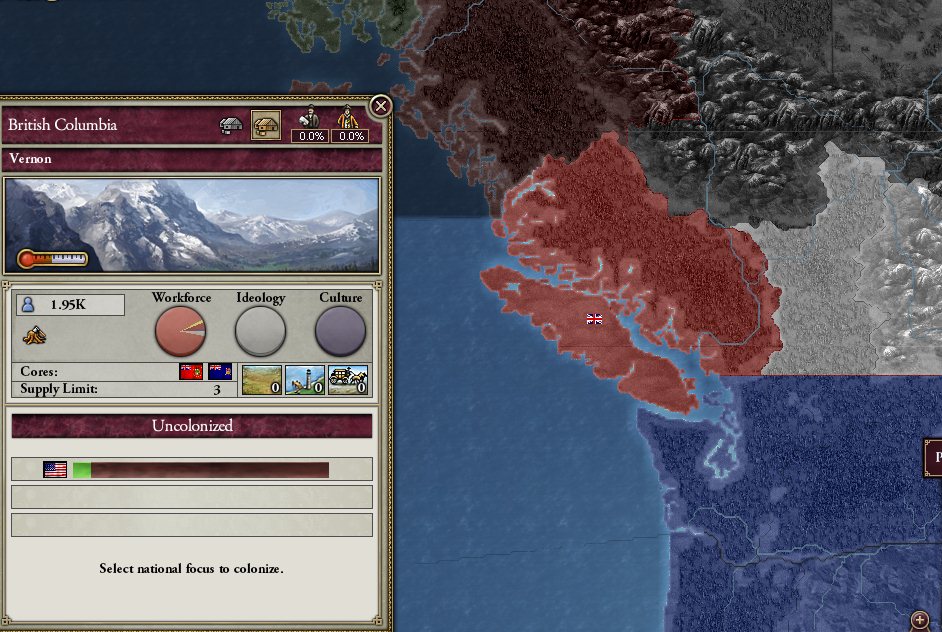Select the population count box showing 1.95K

[x=70, y=305]
